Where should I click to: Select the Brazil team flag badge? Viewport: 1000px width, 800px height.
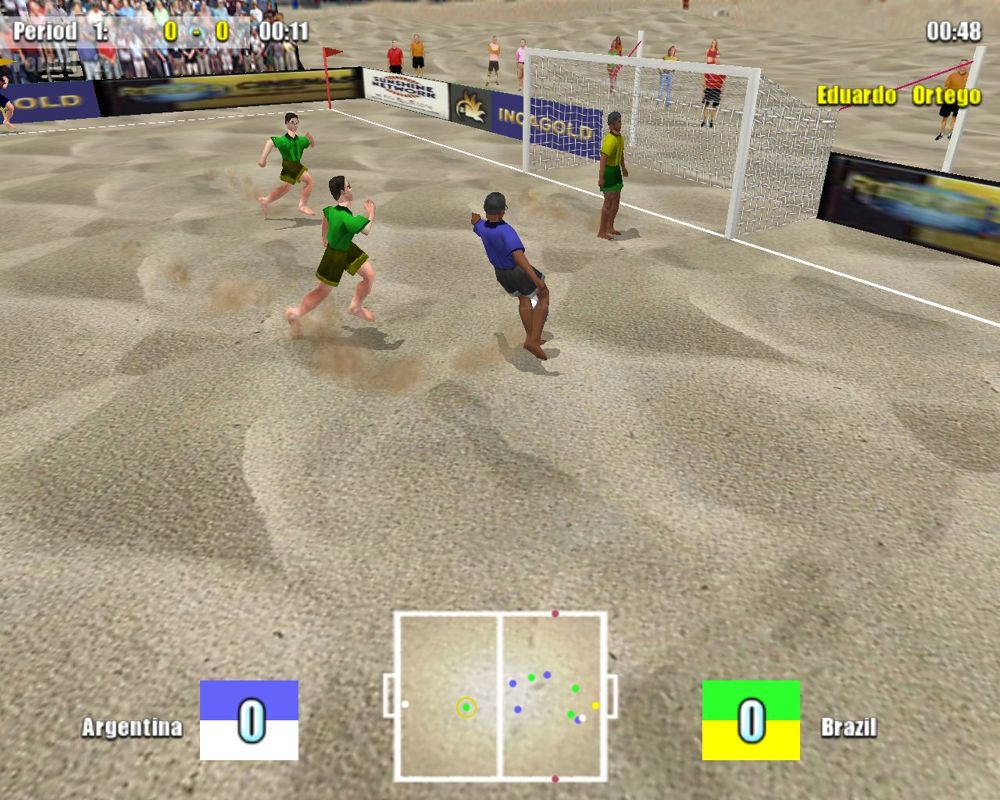tap(750, 719)
